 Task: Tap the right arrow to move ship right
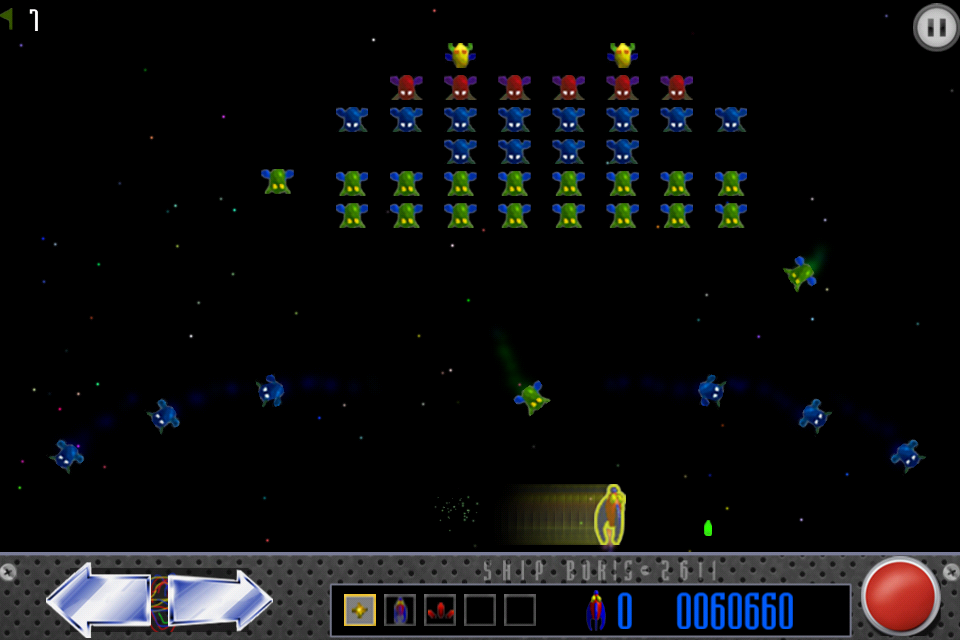[x=220, y=599]
